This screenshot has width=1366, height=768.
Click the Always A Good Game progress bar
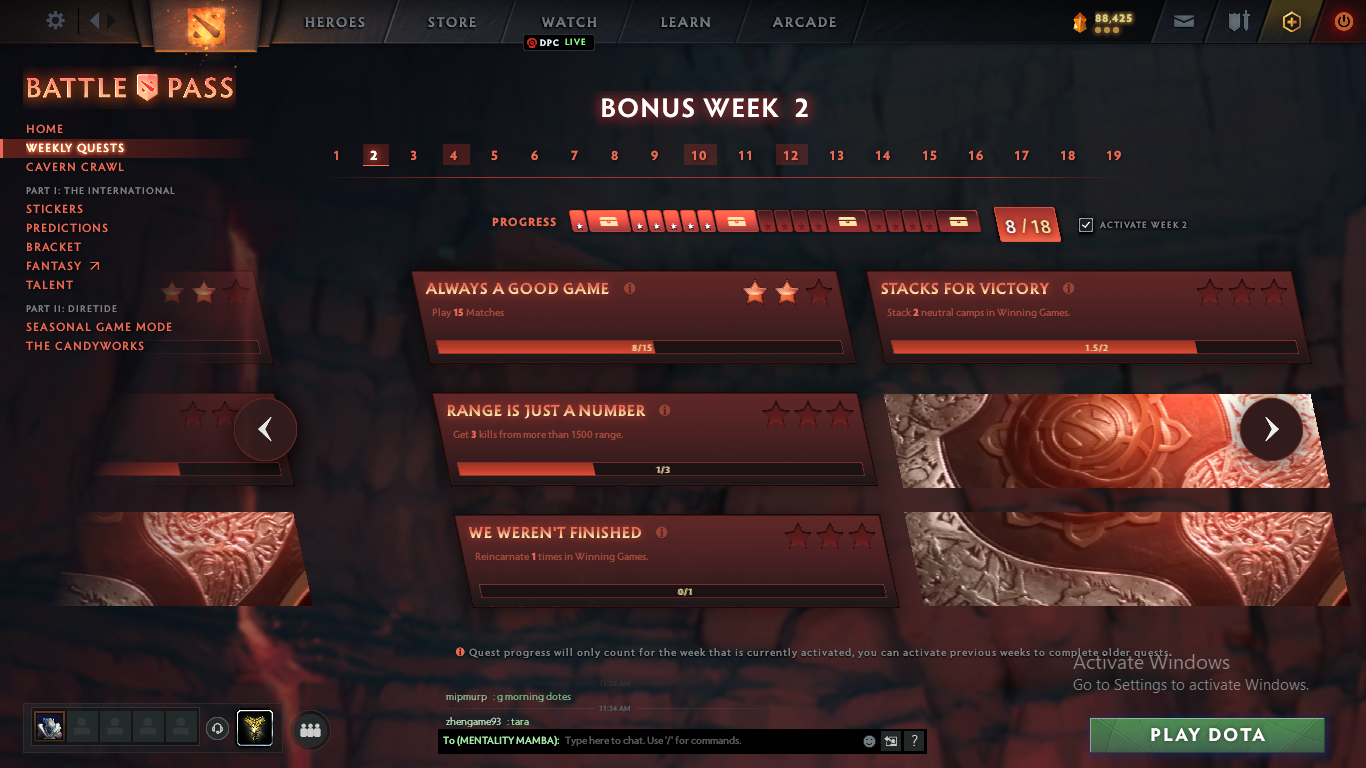click(x=640, y=347)
